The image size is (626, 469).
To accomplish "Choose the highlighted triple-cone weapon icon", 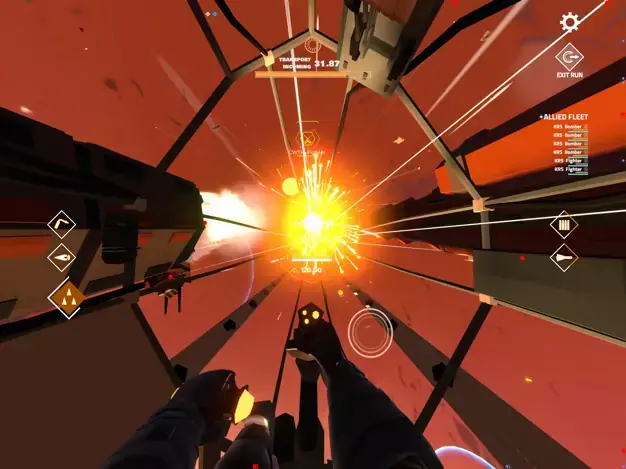I will (66, 298).
